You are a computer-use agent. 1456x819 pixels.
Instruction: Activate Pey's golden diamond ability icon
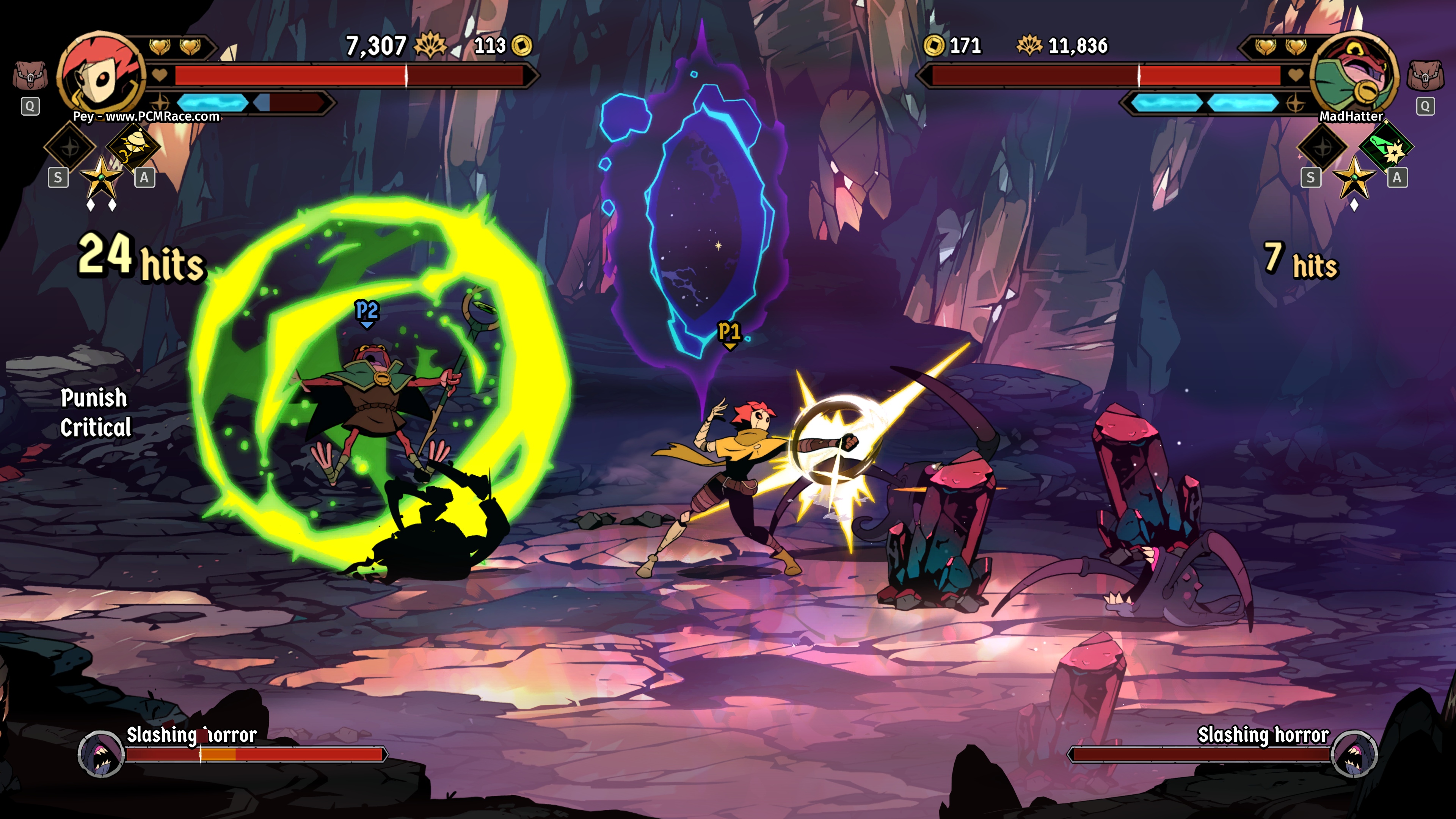133,146
